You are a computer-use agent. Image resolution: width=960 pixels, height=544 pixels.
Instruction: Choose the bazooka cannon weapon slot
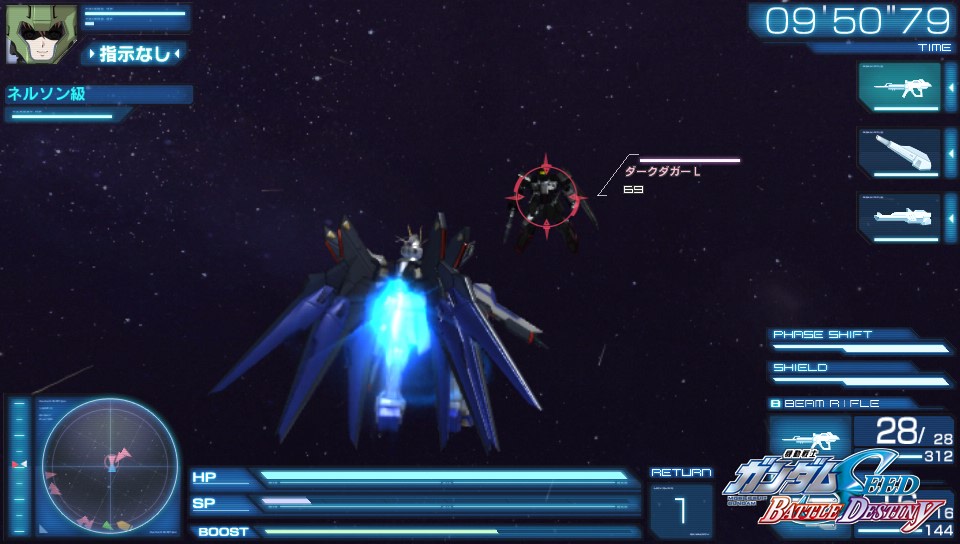click(x=899, y=152)
